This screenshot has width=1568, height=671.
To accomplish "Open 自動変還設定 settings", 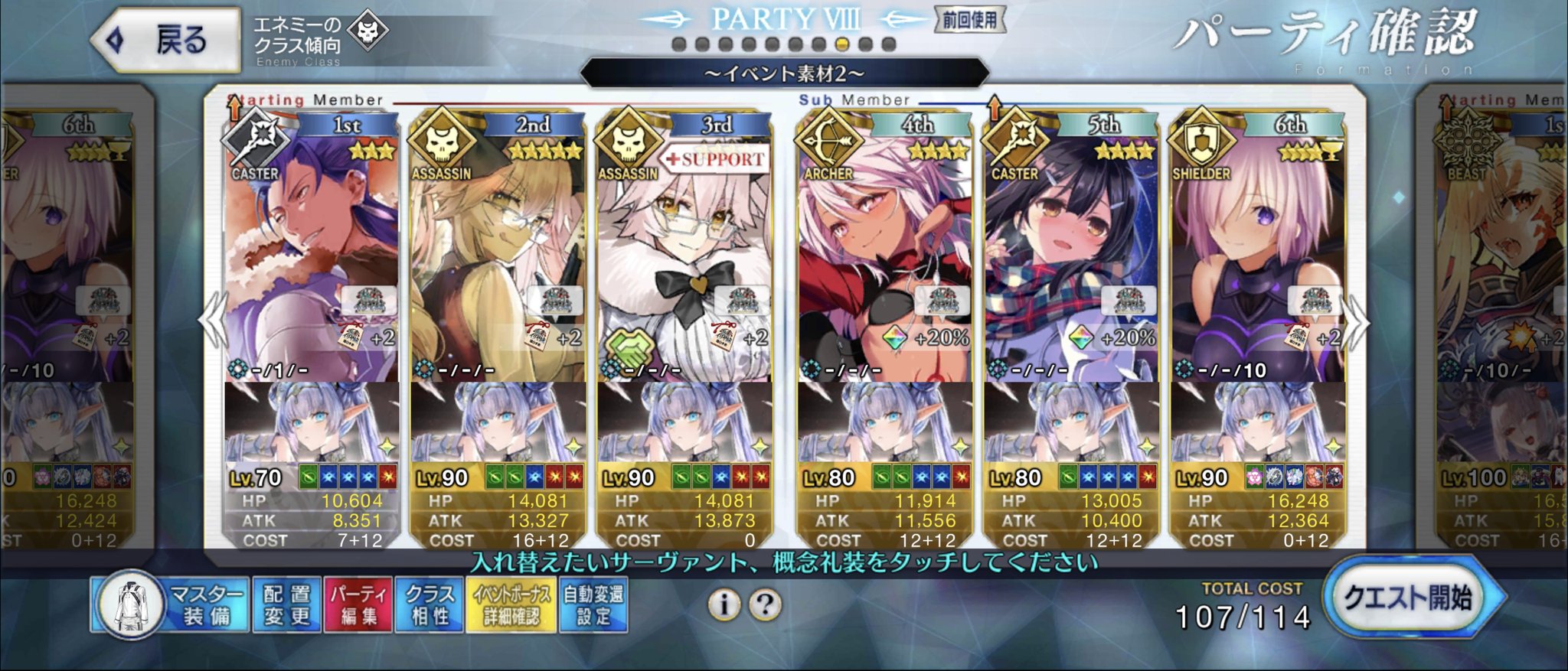I will pos(593,605).
